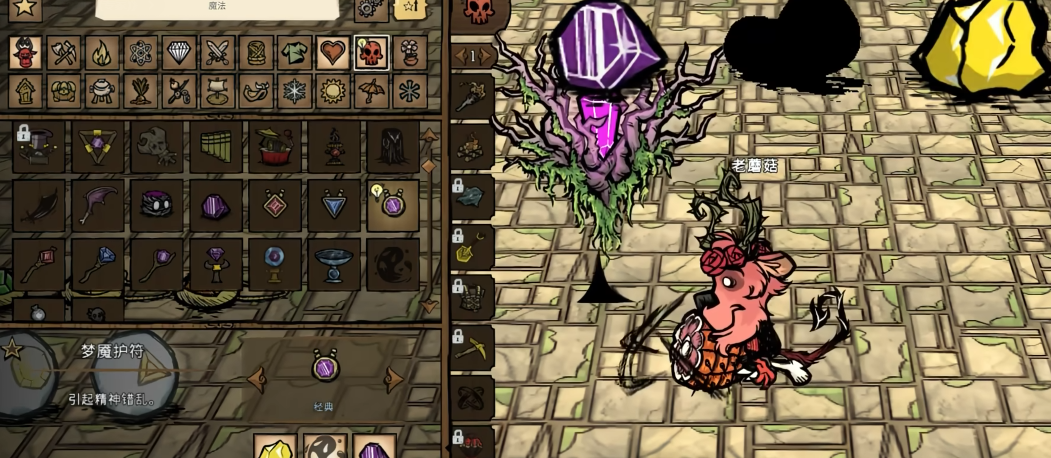Switch to the flame Light filter
The image size is (1051, 458).
[100, 53]
